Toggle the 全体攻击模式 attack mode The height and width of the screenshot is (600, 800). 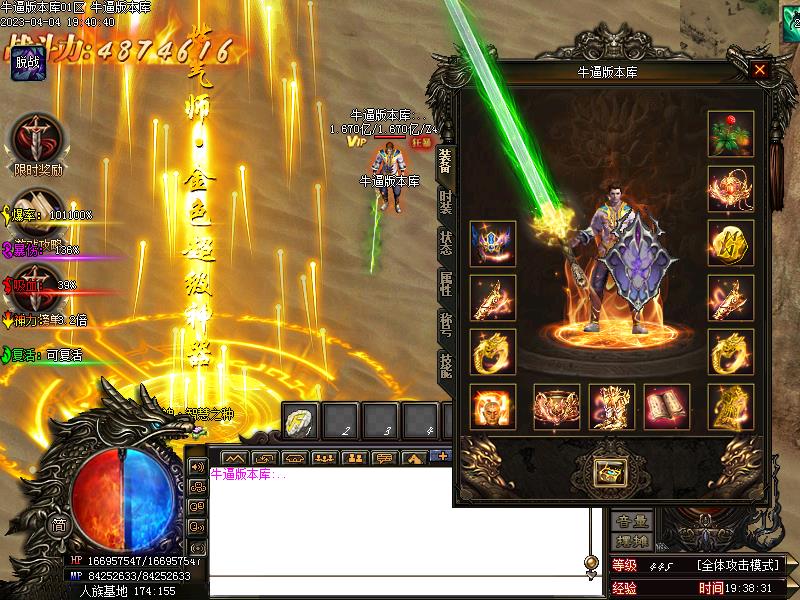[x=738, y=565]
